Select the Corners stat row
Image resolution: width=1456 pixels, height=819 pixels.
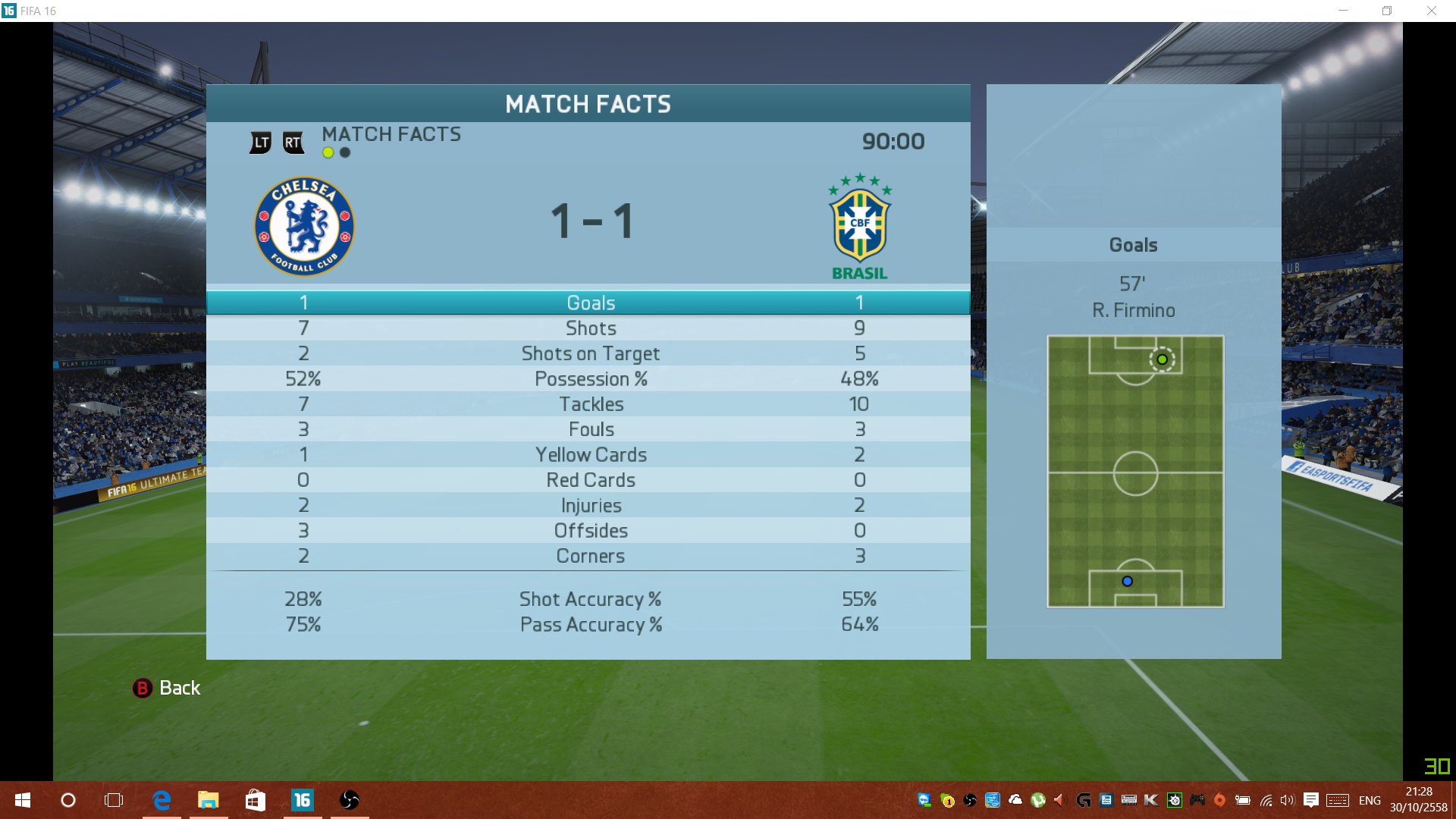pos(590,556)
